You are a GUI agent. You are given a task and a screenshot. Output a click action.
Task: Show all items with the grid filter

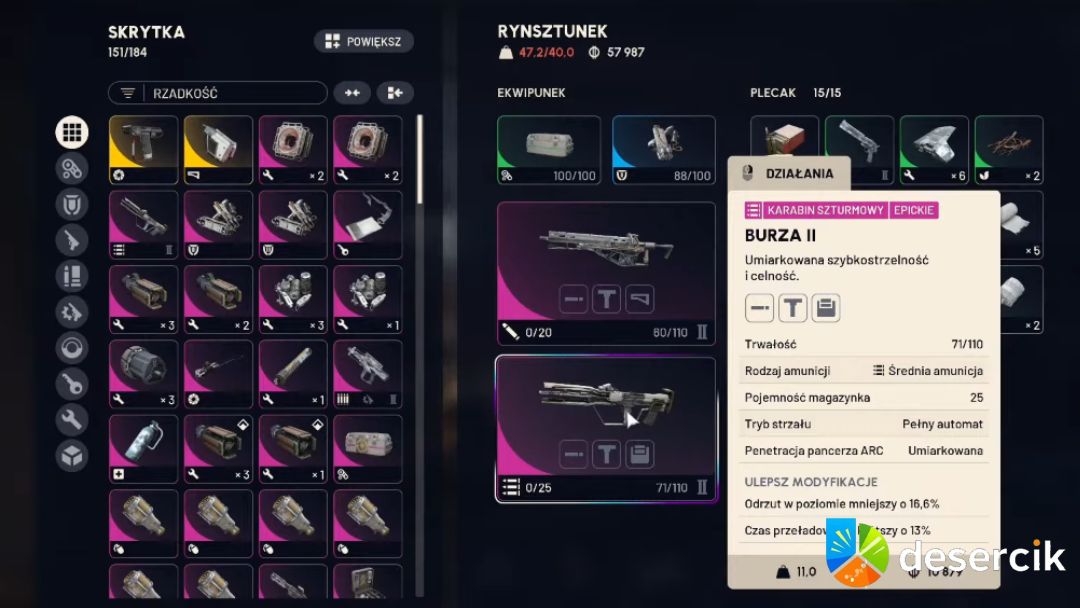pos(71,132)
